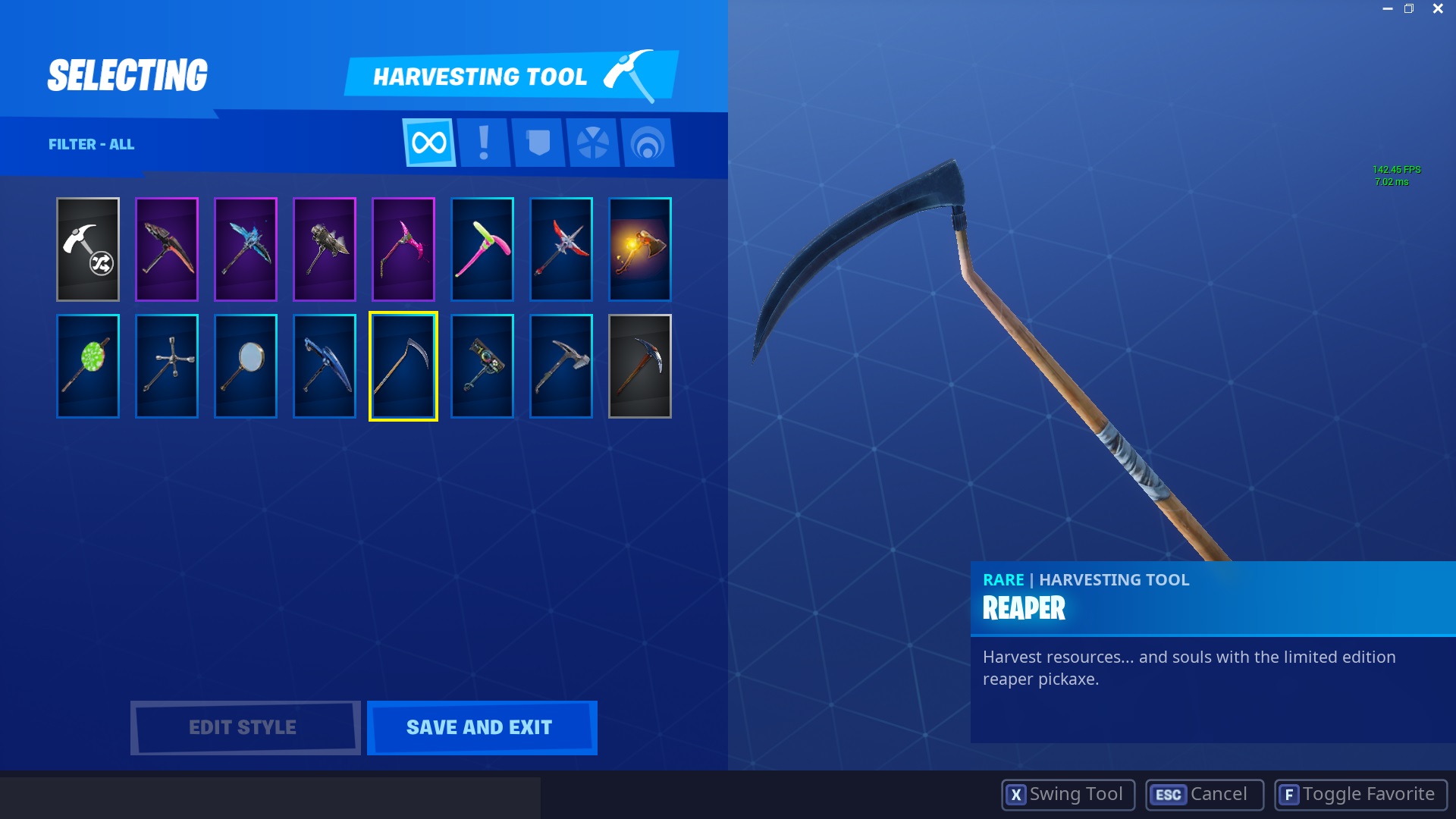This screenshot has width=1456, height=819.
Task: Pick the pink and green propeller pickaxe
Action: (482, 249)
